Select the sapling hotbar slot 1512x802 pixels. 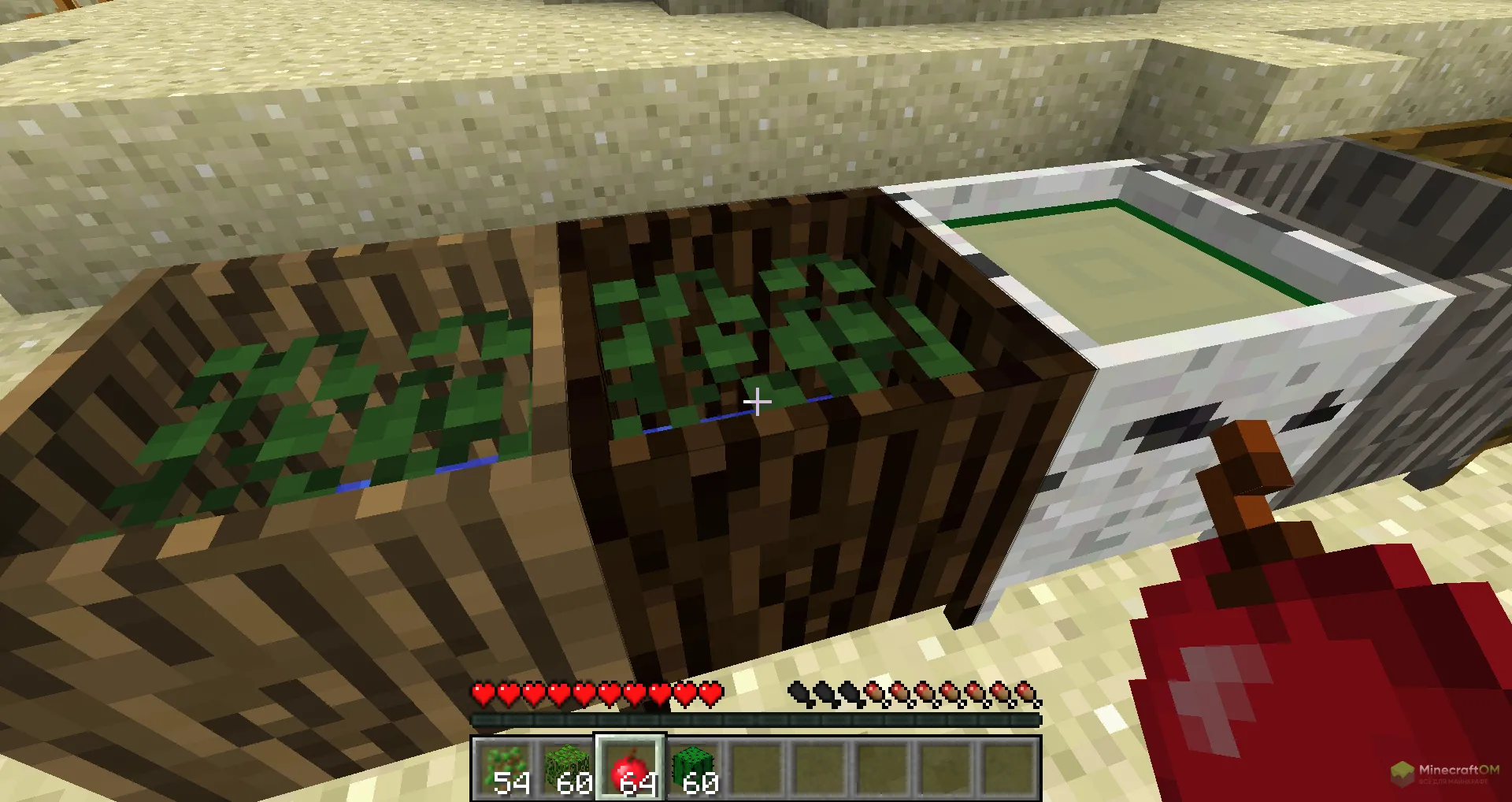[505, 768]
